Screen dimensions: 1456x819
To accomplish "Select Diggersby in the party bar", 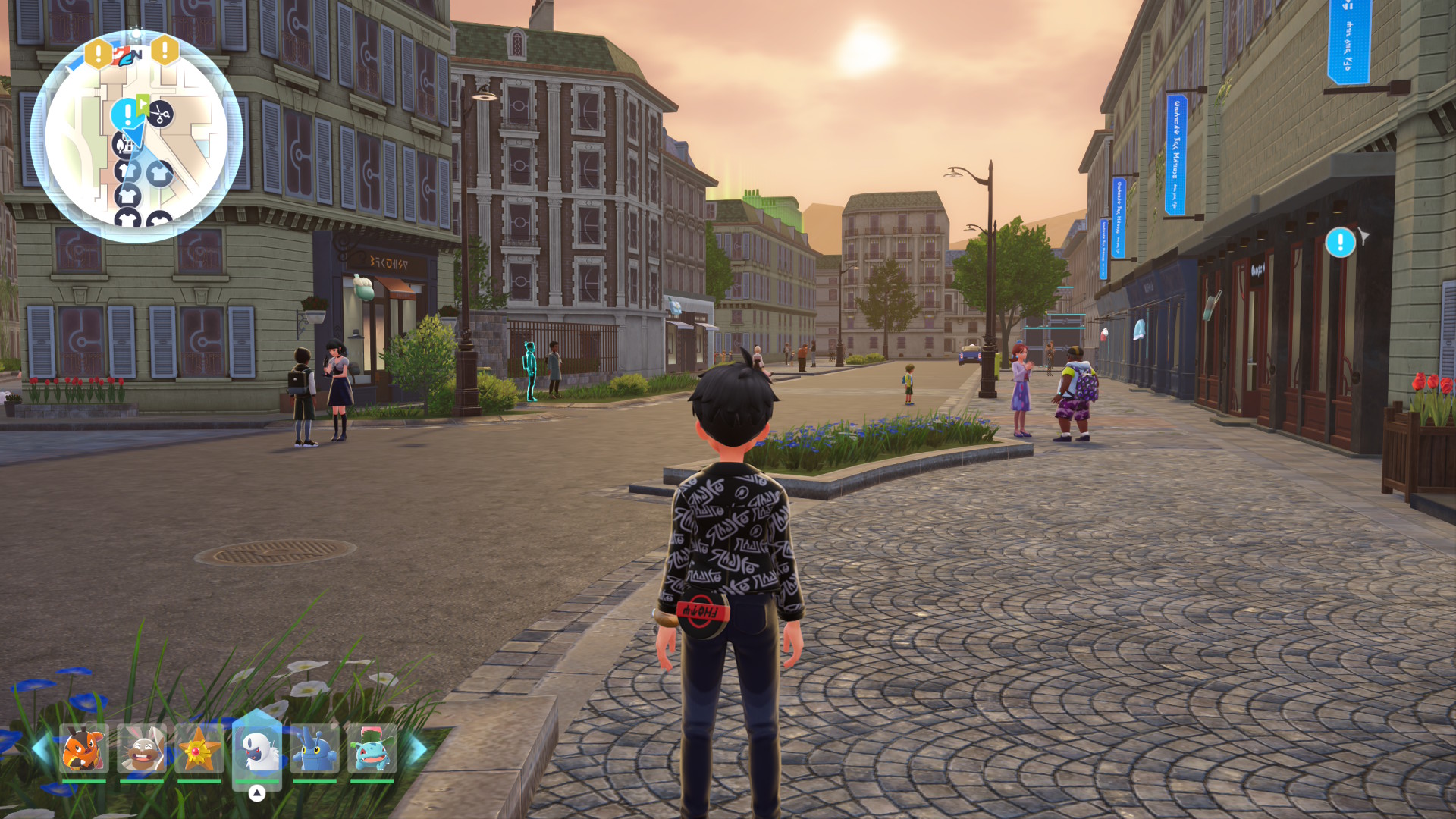I will point(142,748).
